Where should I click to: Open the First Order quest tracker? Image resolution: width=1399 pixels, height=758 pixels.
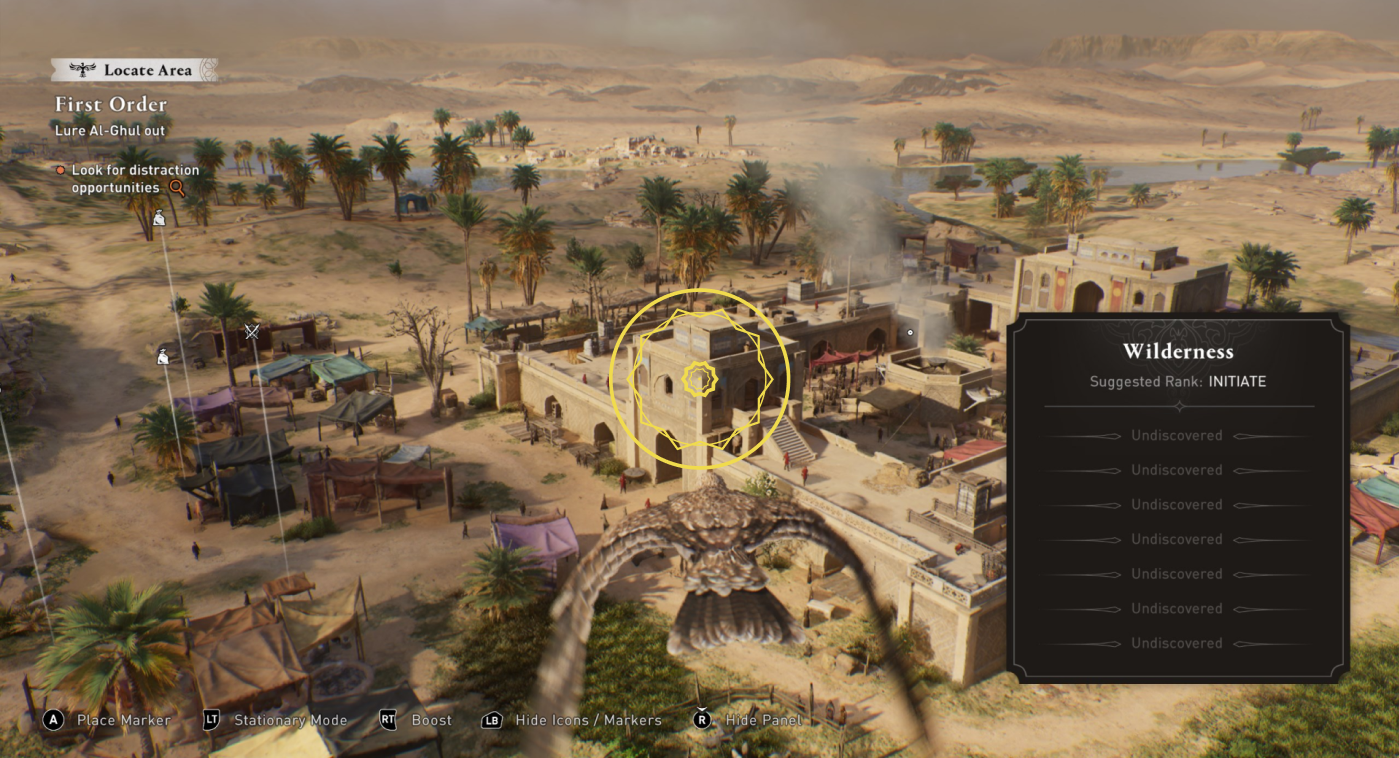(111, 104)
